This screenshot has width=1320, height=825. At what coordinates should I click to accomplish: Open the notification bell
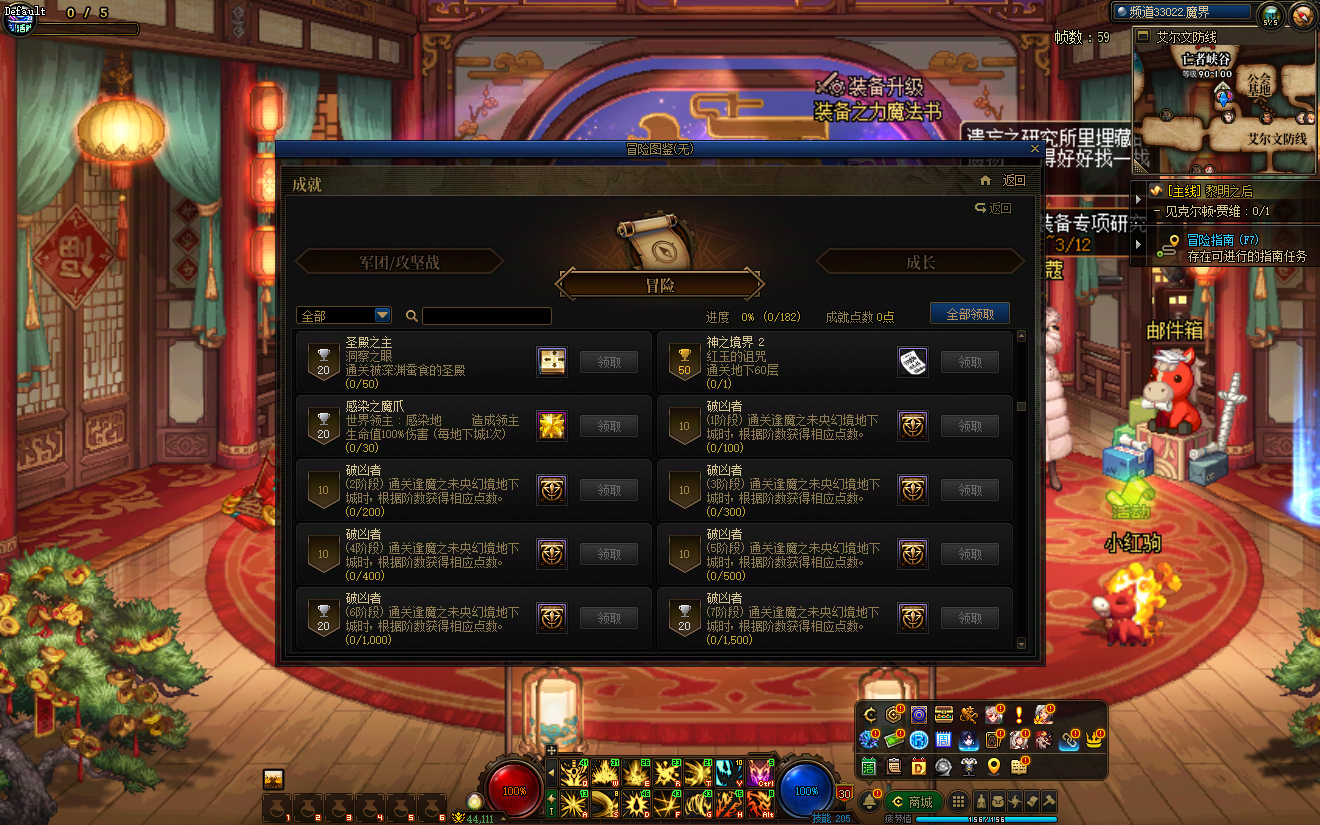(870, 802)
